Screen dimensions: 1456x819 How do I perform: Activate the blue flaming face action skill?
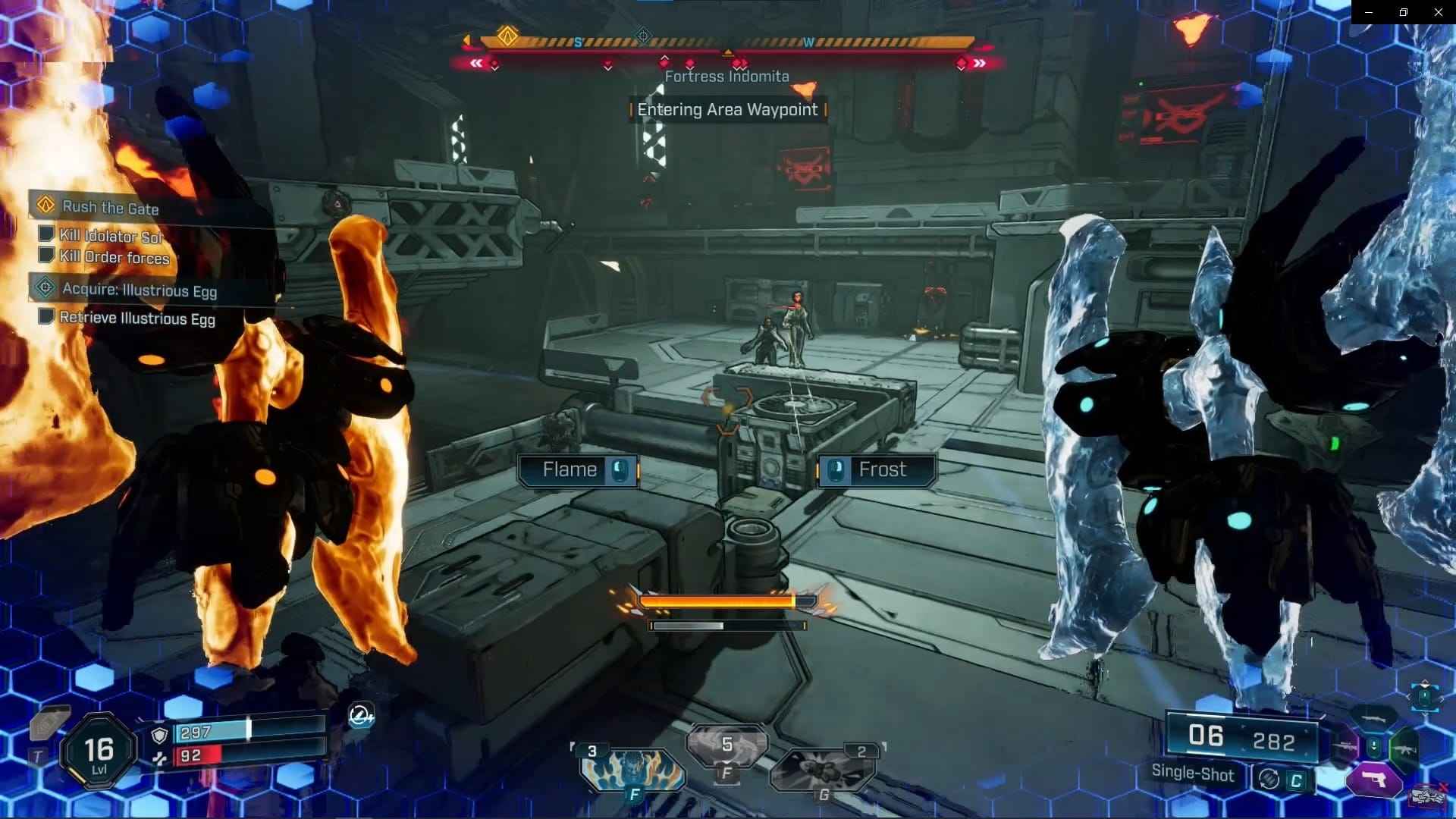tap(632, 770)
